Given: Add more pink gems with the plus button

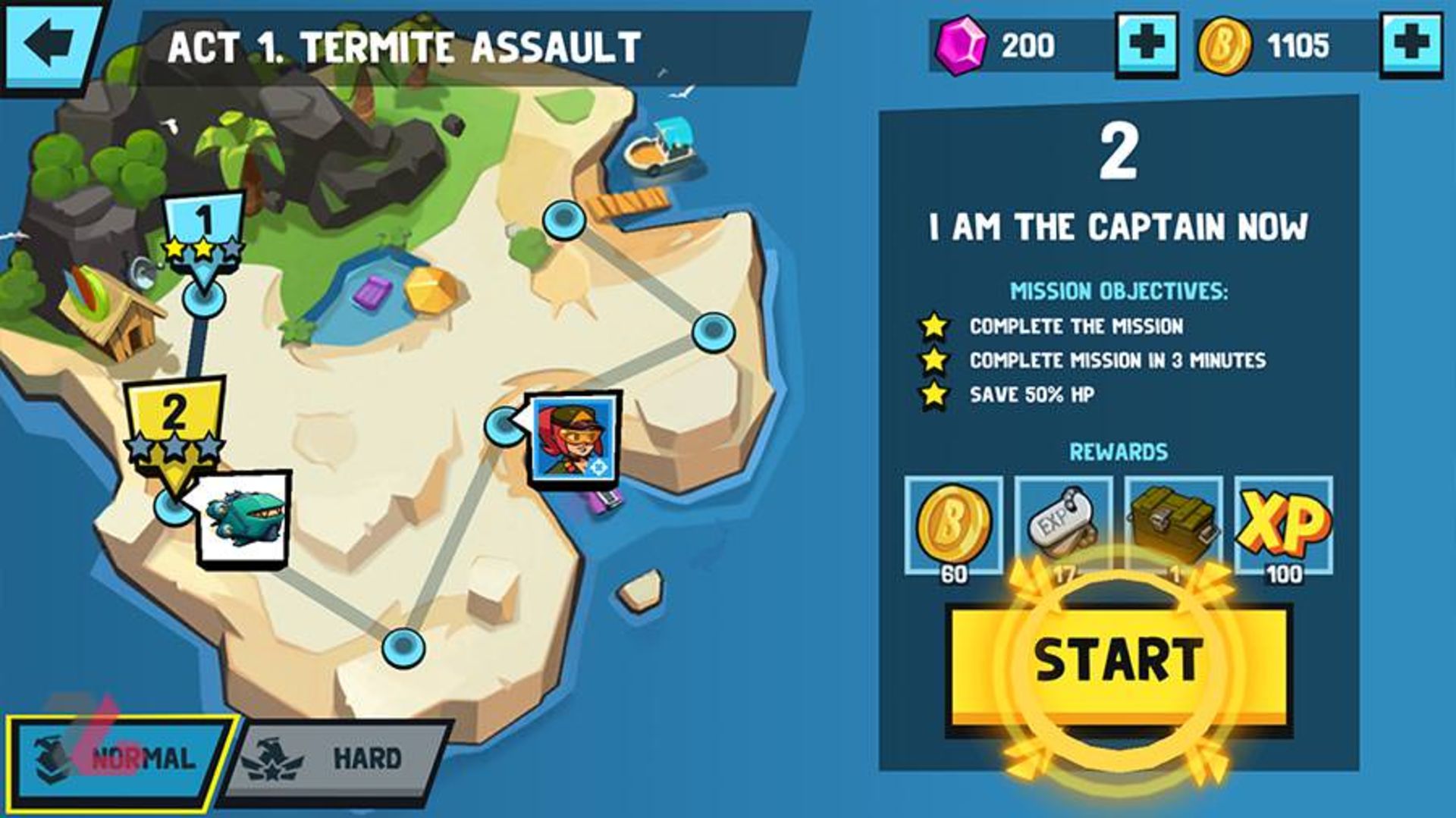Looking at the screenshot, I should [1147, 45].
